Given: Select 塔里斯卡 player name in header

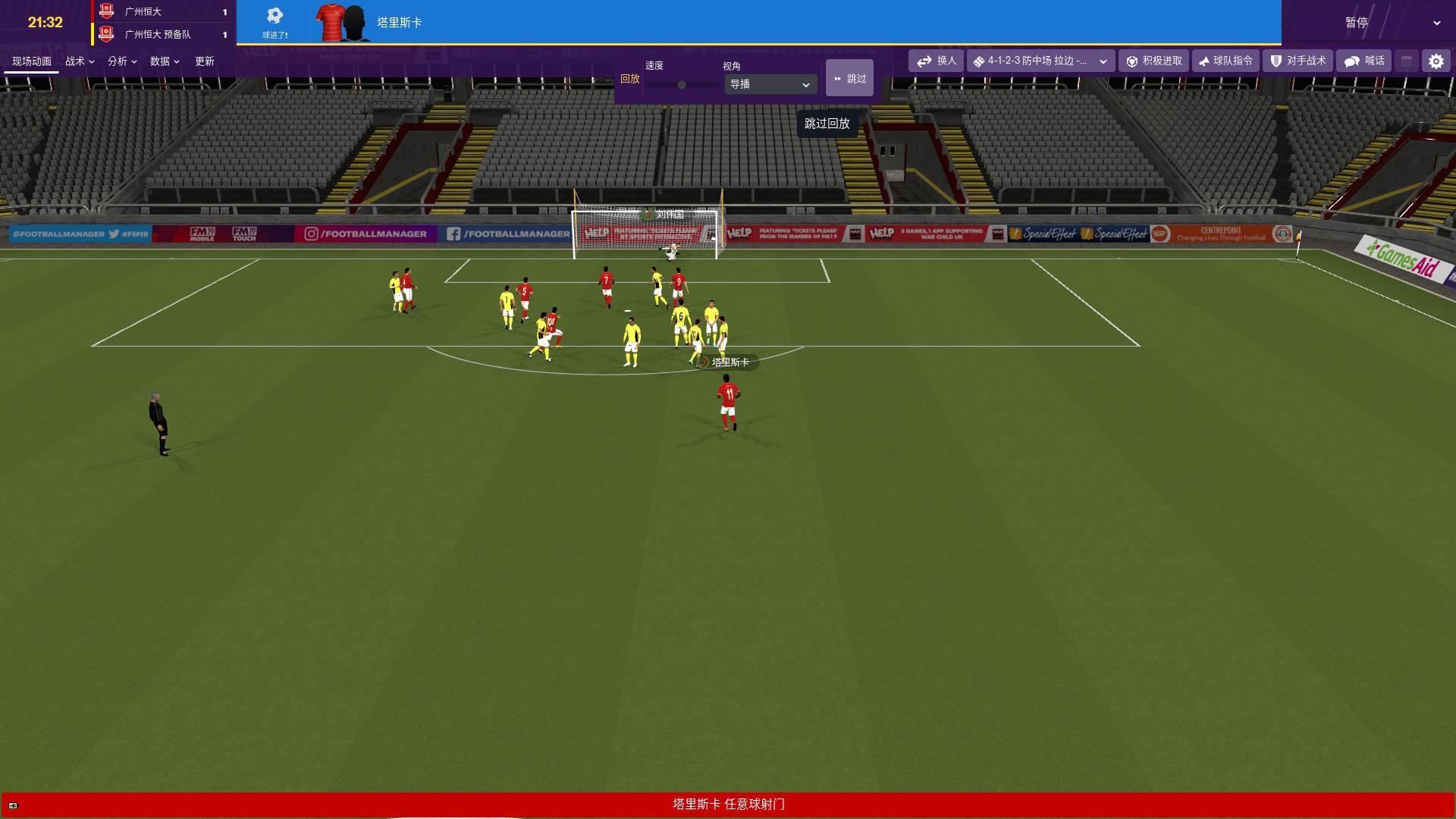Looking at the screenshot, I should pyautogui.click(x=400, y=23).
